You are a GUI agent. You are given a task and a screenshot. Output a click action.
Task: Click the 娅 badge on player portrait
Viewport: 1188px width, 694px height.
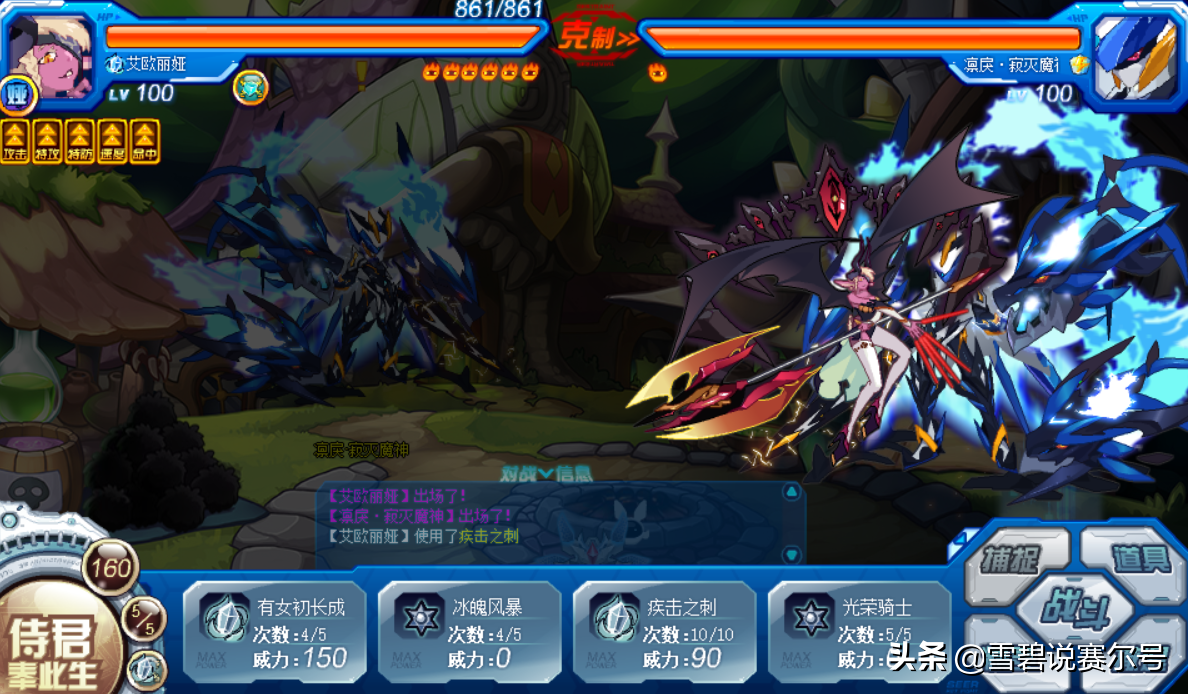tap(17, 96)
